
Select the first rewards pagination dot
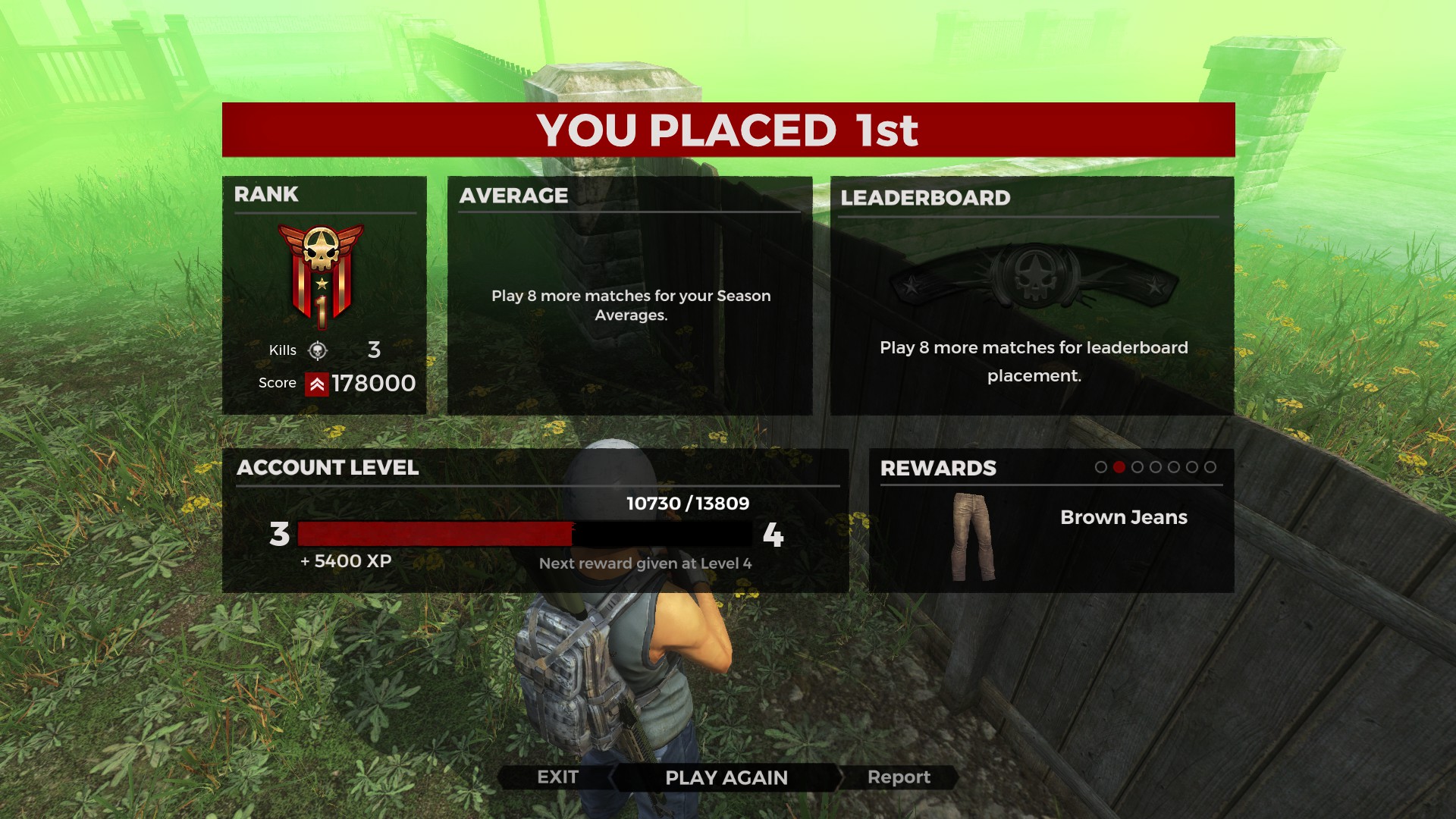(1100, 468)
